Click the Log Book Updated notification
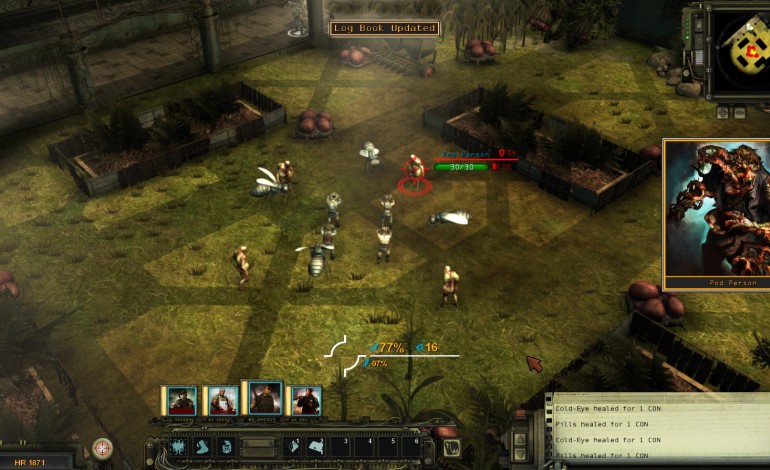The image size is (770, 470). (x=385, y=28)
